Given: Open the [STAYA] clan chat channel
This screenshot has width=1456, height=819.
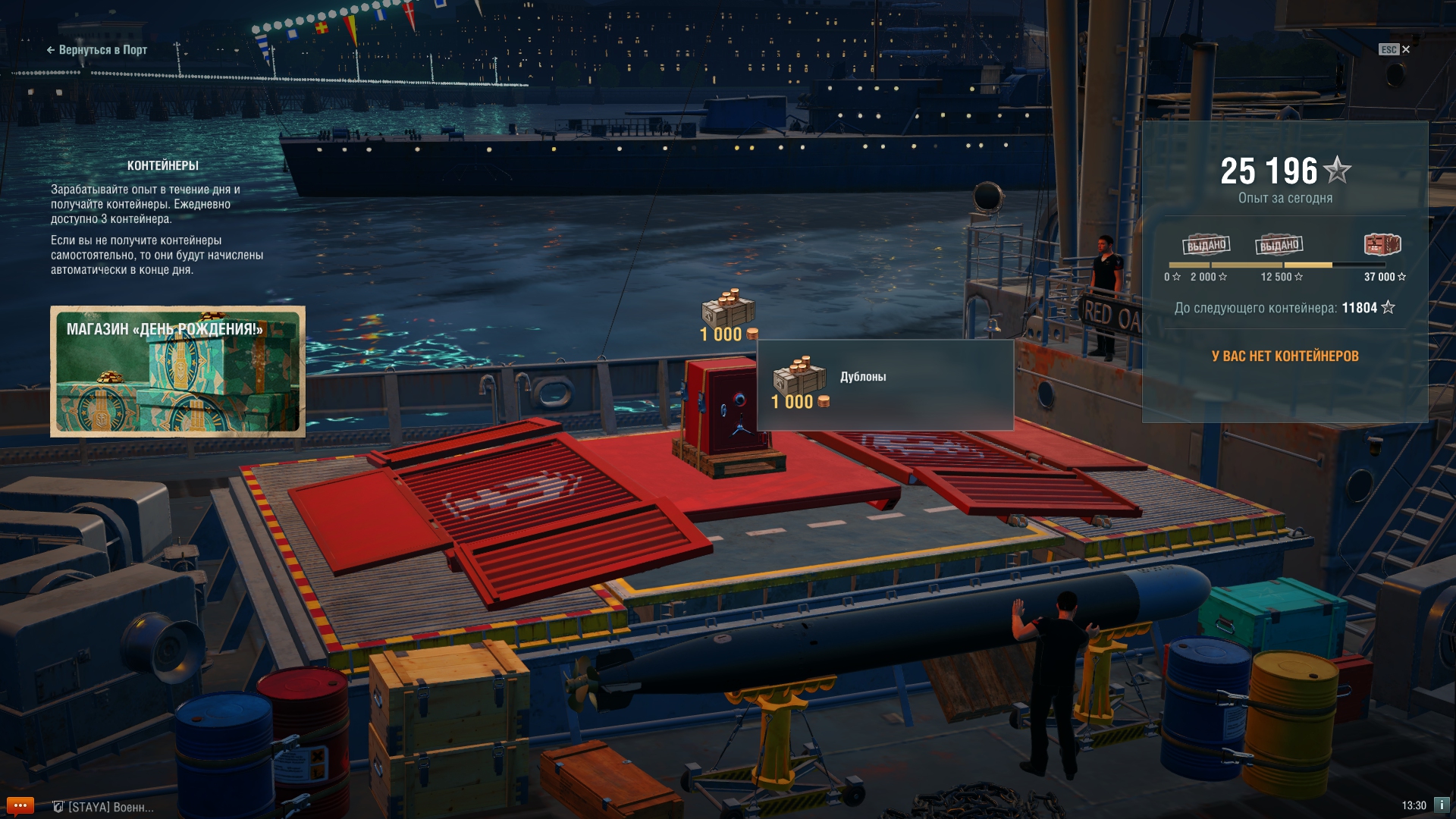Looking at the screenshot, I should tap(104, 807).
